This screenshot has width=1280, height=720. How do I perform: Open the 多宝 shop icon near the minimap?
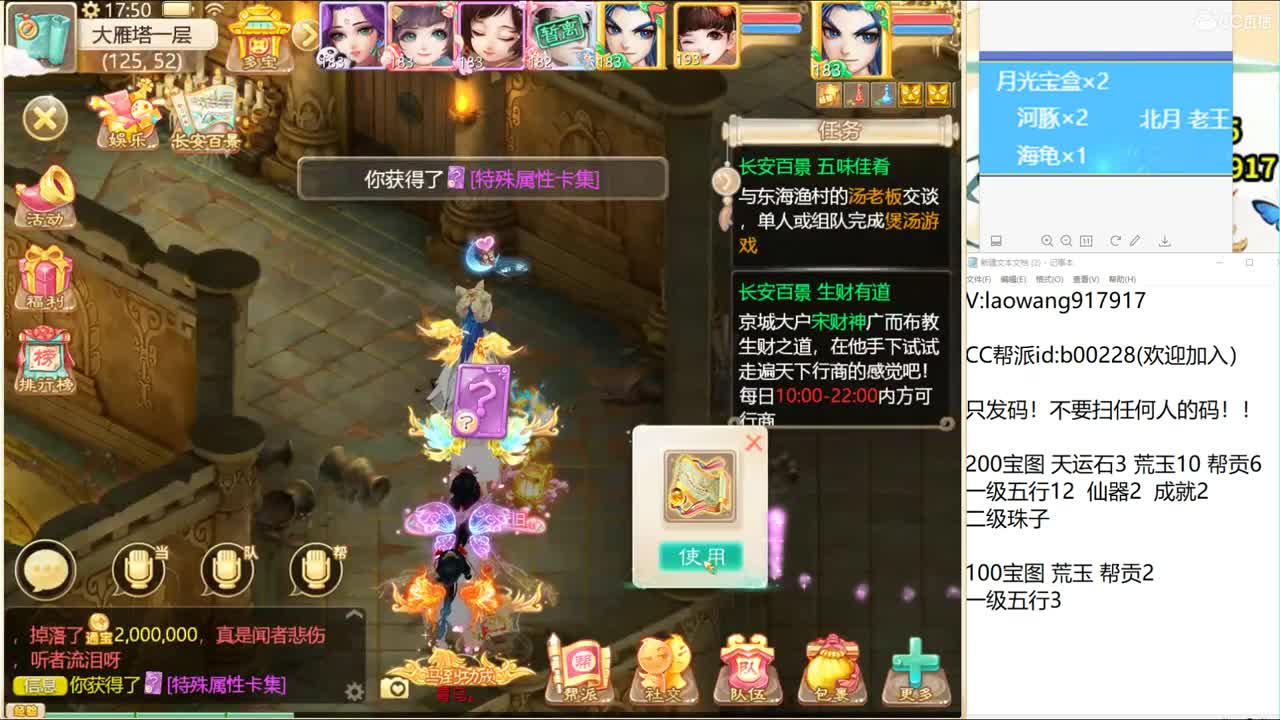coord(258,40)
